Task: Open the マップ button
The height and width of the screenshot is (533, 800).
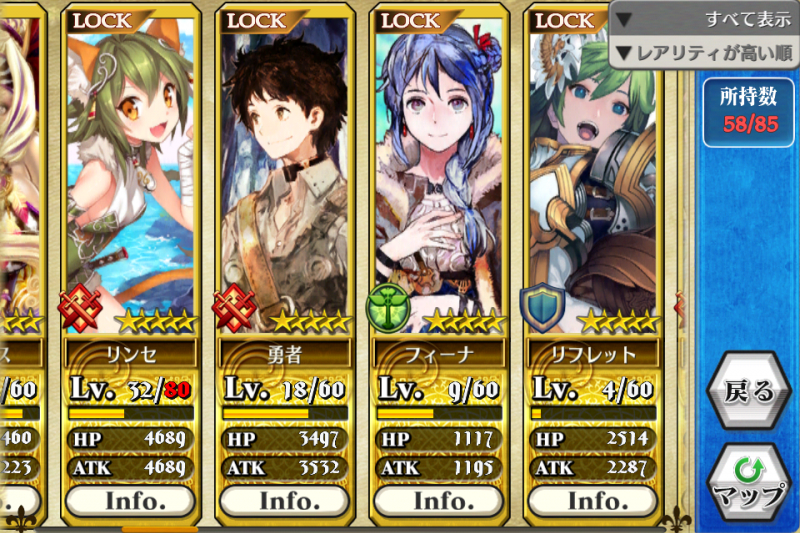Action: click(748, 483)
